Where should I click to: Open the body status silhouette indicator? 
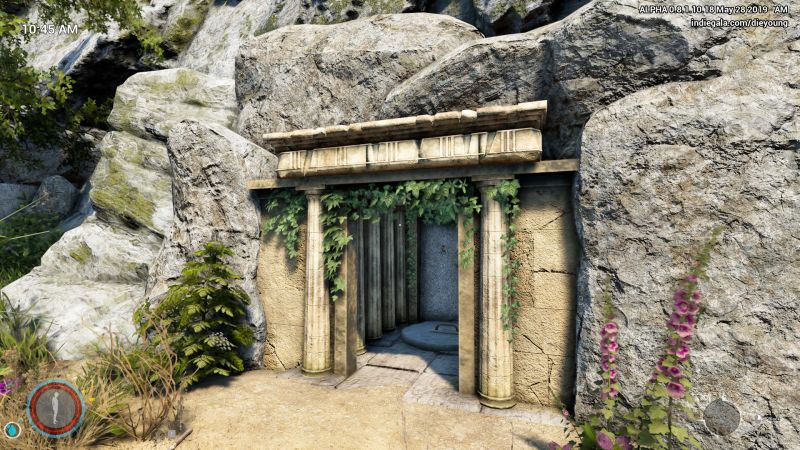tap(55, 408)
